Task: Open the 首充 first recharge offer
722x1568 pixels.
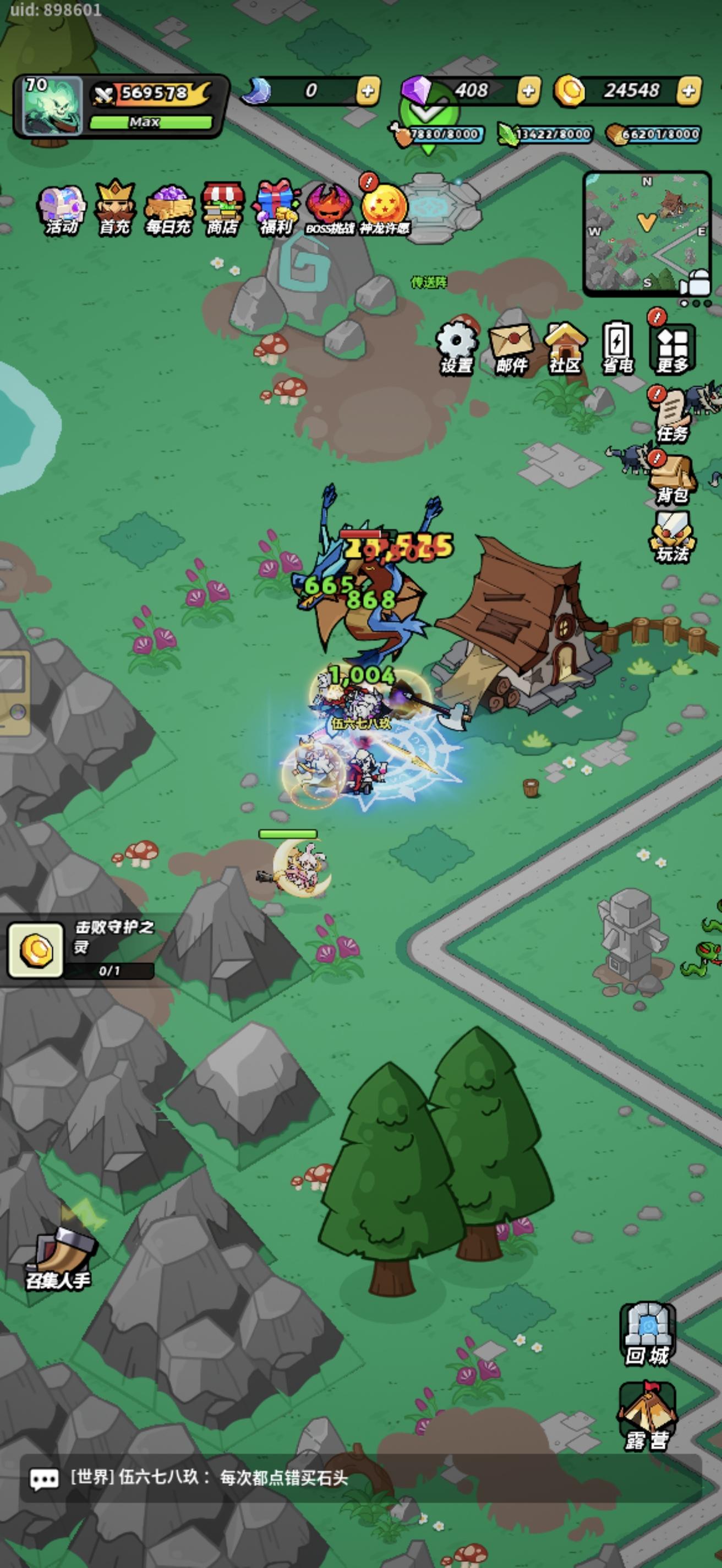Action: click(x=113, y=207)
